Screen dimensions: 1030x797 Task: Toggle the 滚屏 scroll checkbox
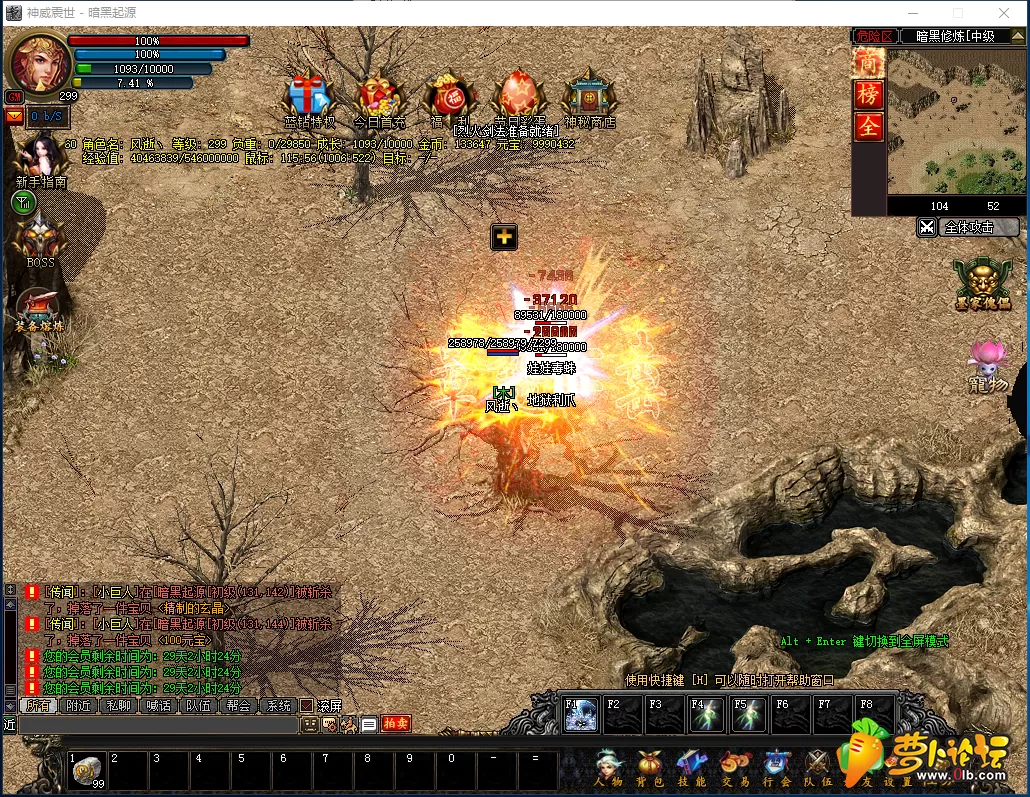[307, 705]
